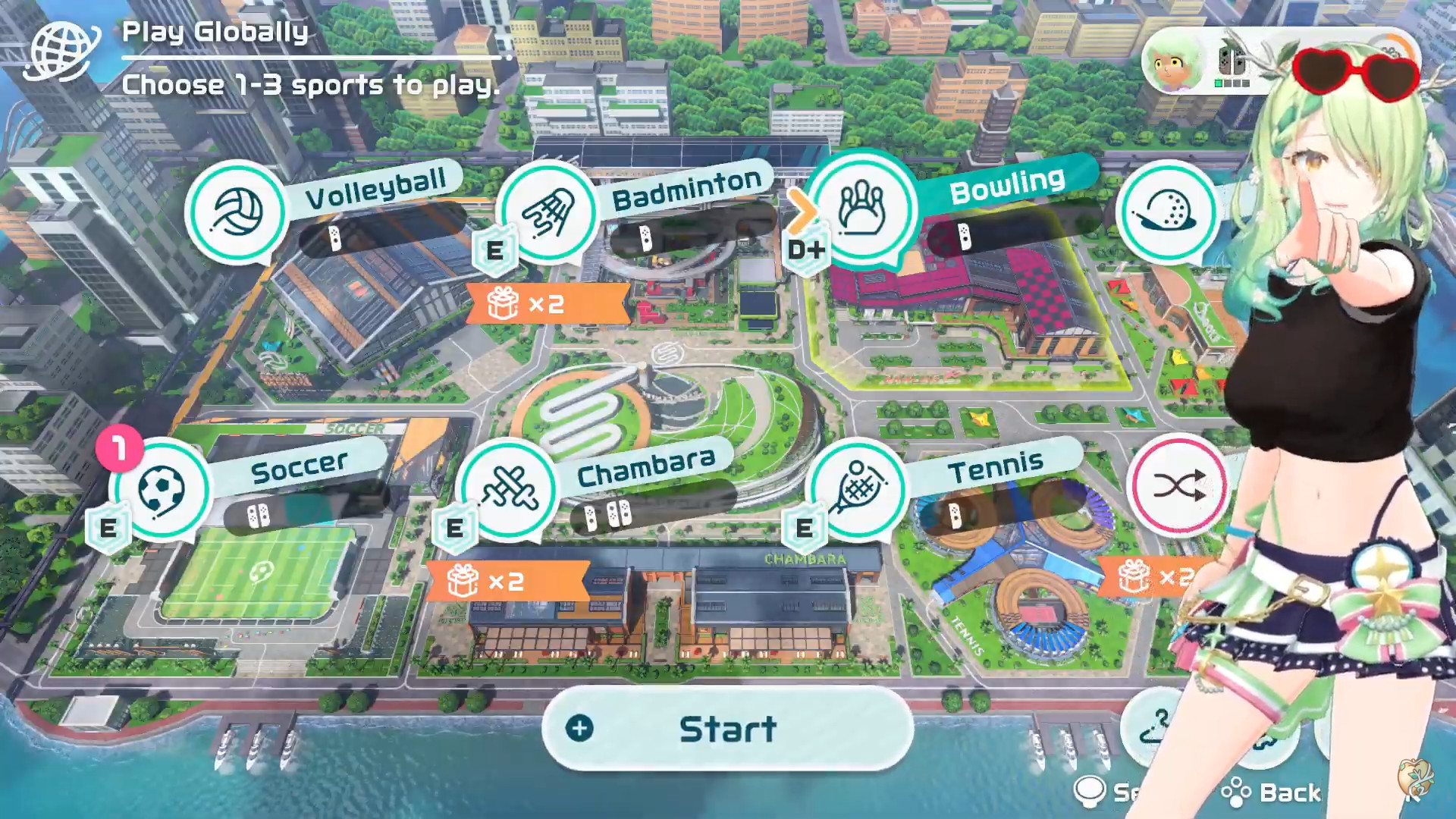The height and width of the screenshot is (819, 1456).
Task: Select the Volleyball sport
Action: 237,212
